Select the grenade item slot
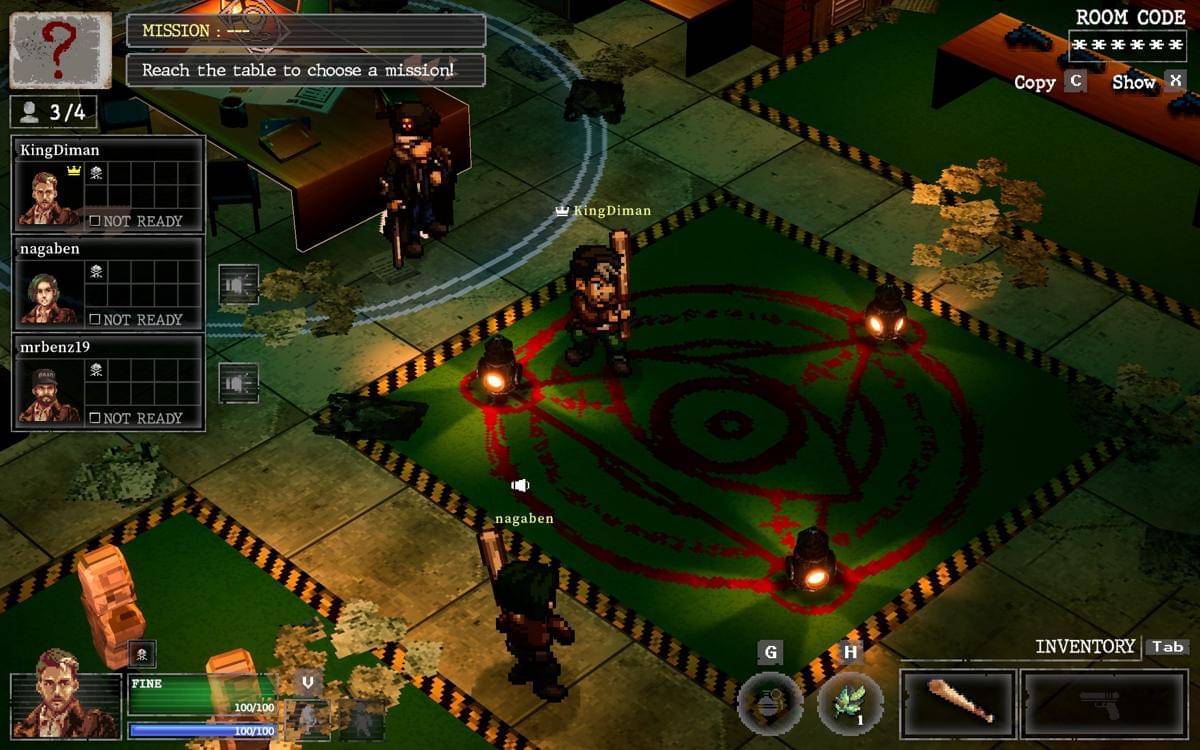Screen dimensions: 1200x750 [770, 703]
